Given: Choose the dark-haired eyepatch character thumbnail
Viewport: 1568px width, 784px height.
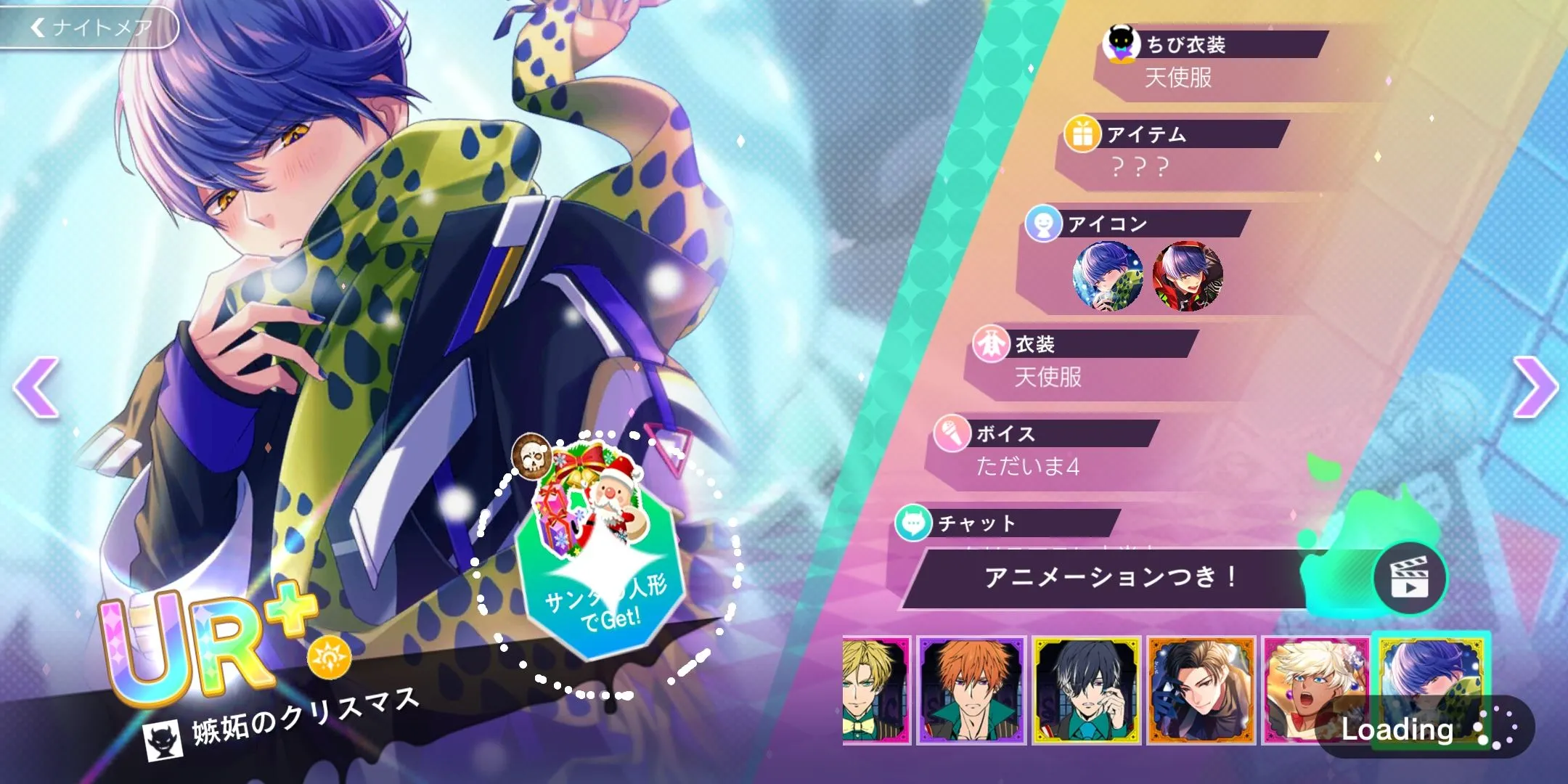Looking at the screenshot, I should [x=1086, y=690].
